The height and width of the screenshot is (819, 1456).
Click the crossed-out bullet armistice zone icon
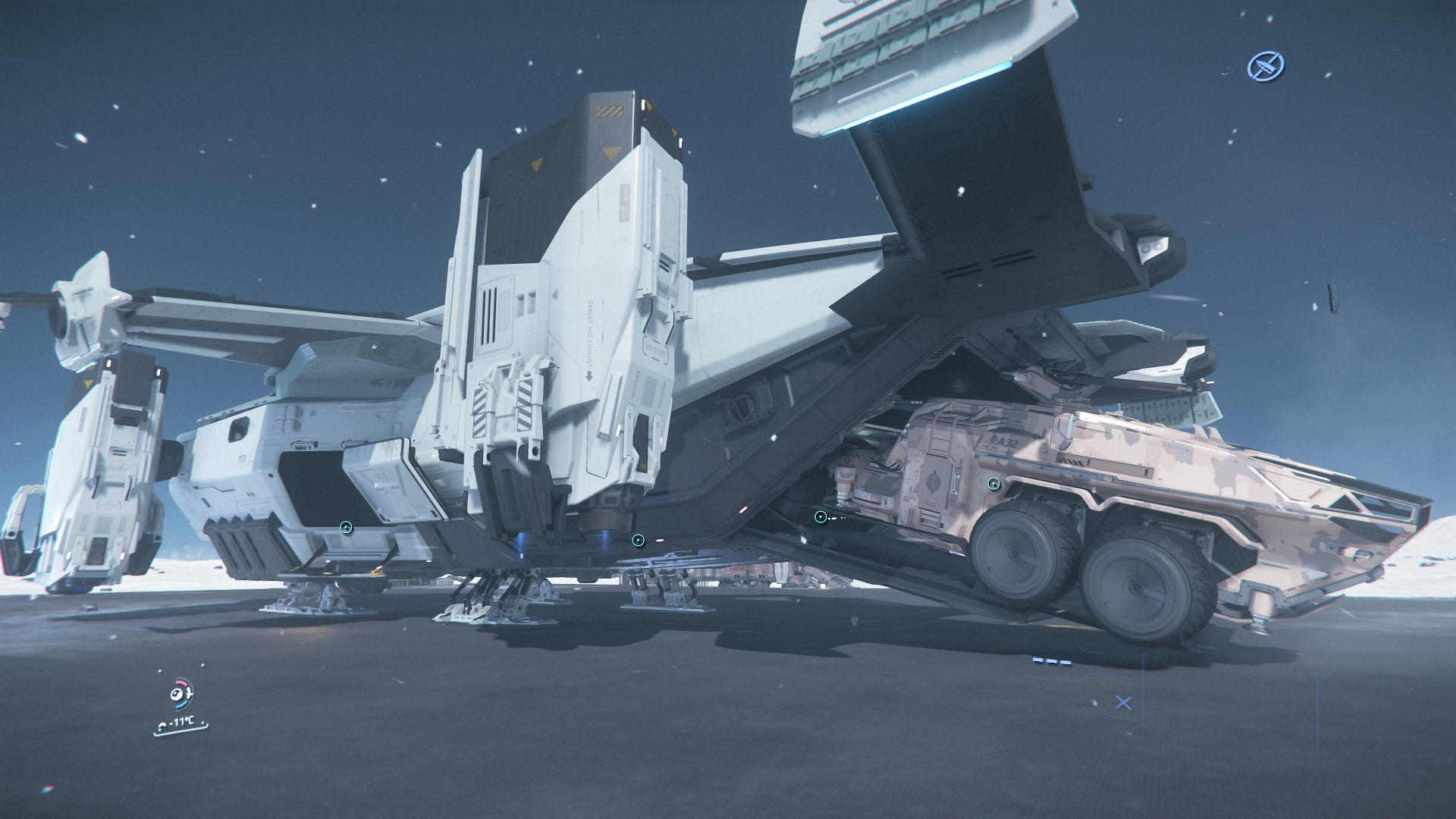(x=1265, y=67)
